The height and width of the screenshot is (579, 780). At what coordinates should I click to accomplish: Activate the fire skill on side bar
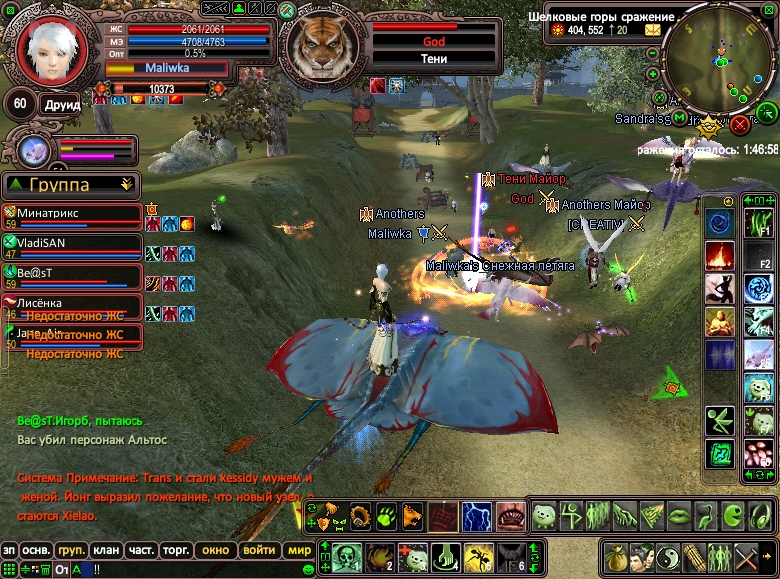click(x=720, y=256)
